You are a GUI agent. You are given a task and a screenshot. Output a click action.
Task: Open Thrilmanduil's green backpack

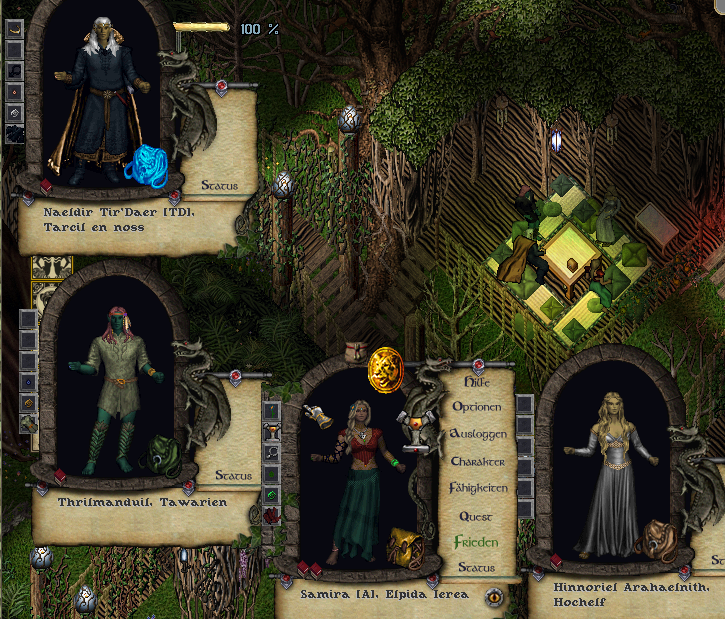(161, 455)
